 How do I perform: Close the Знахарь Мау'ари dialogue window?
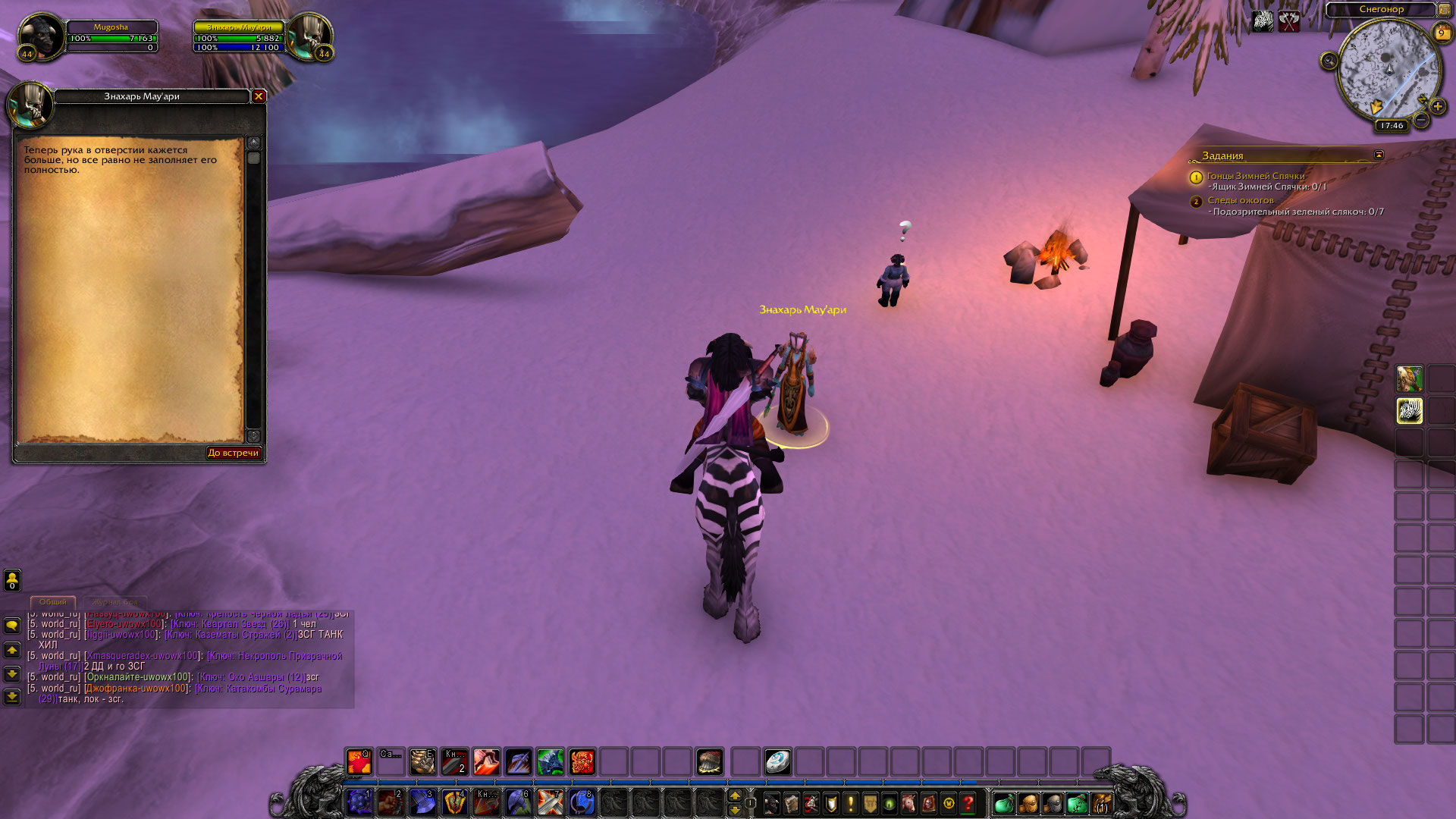[259, 96]
